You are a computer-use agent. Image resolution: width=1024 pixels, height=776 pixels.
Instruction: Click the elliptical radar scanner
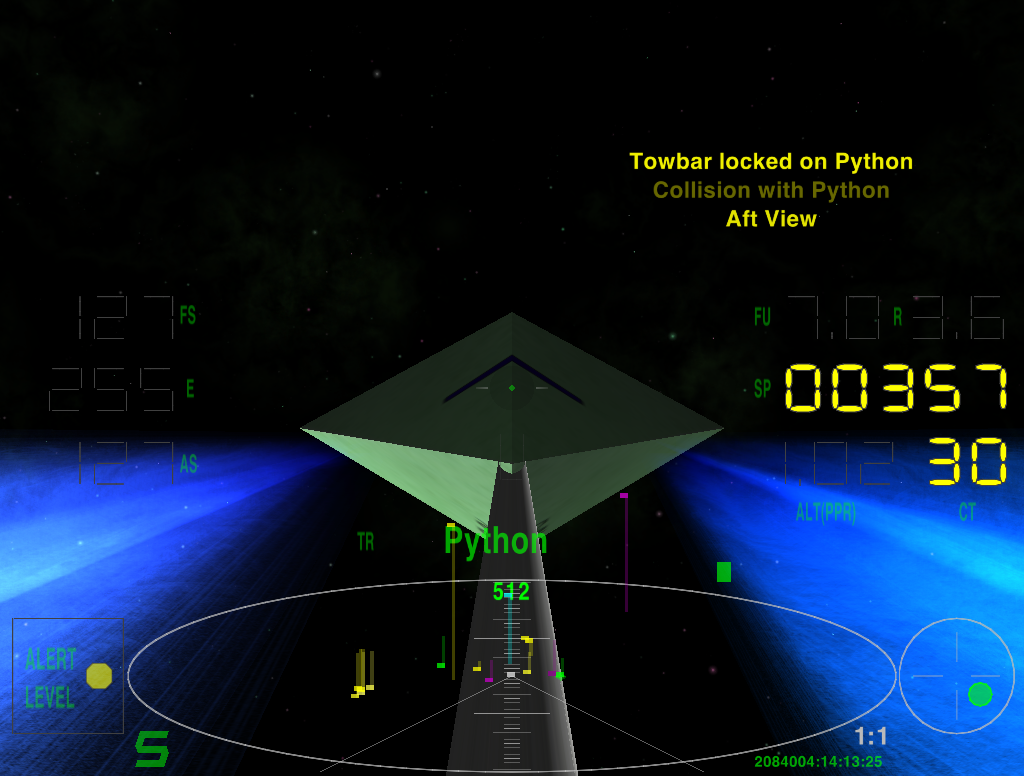tap(511, 674)
